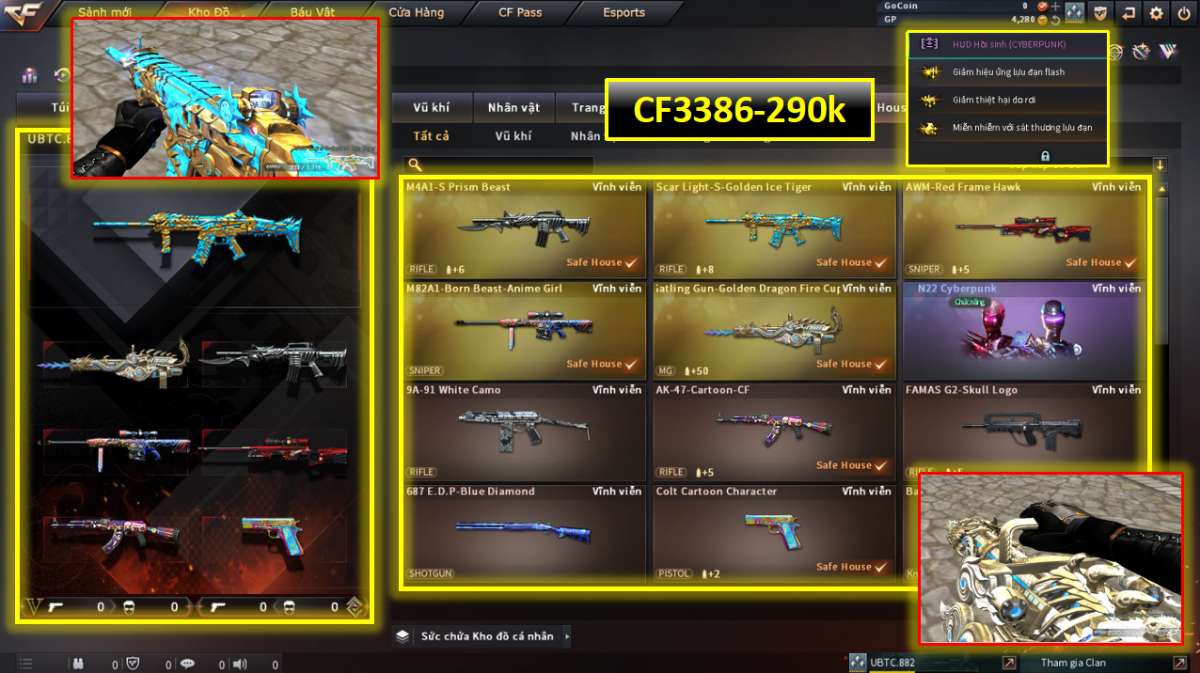The width and height of the screenshot is (1200, 673).
Task: Open the Sảnh mới lobby tab
Action: point(105,13)
